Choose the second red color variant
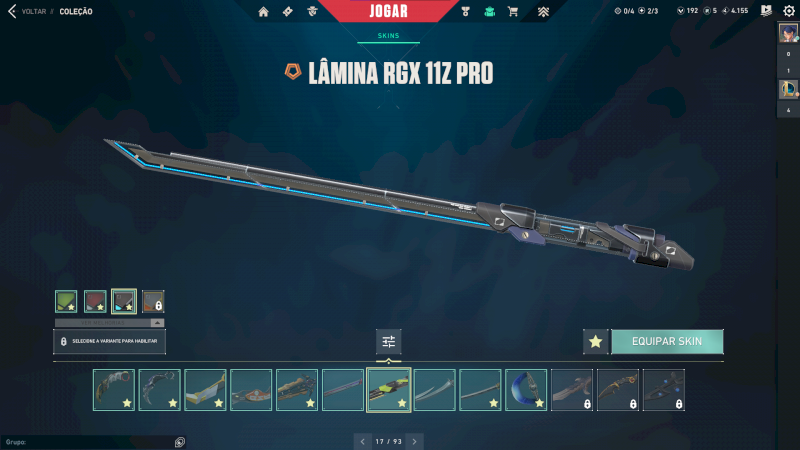 click(x=95, y=301)
